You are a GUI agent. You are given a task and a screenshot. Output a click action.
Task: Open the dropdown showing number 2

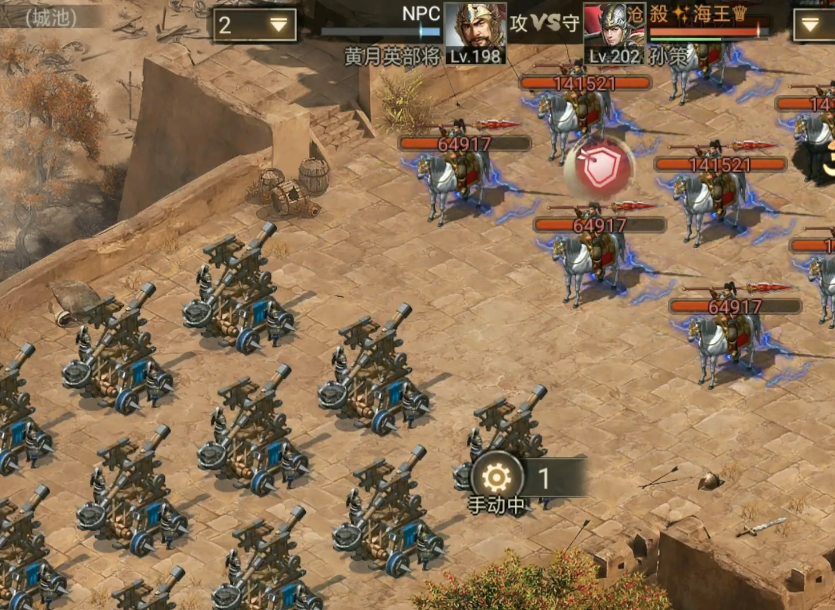click(x=254, y=25)
